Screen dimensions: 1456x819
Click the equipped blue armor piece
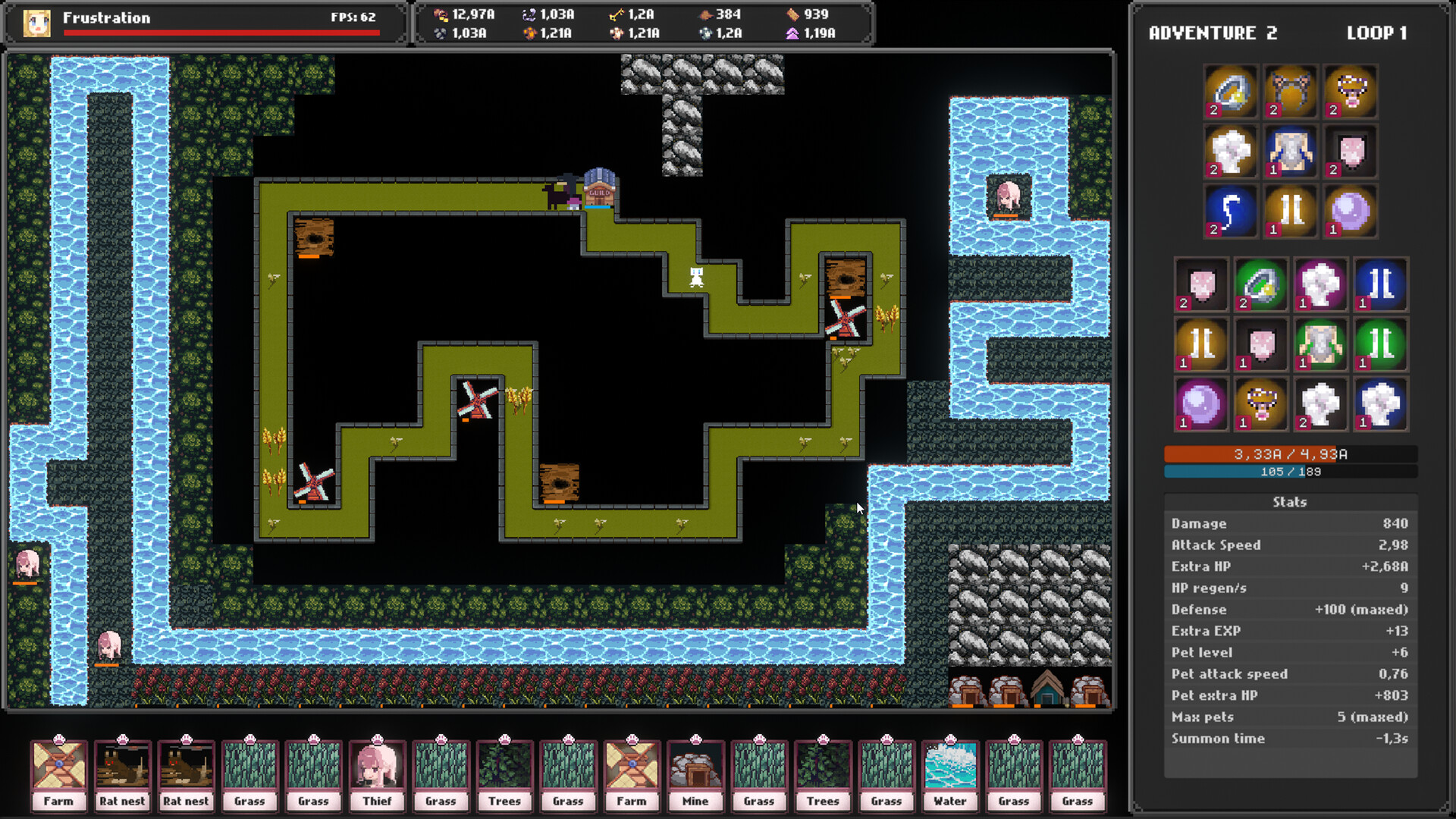click(x=1290, y=152)
